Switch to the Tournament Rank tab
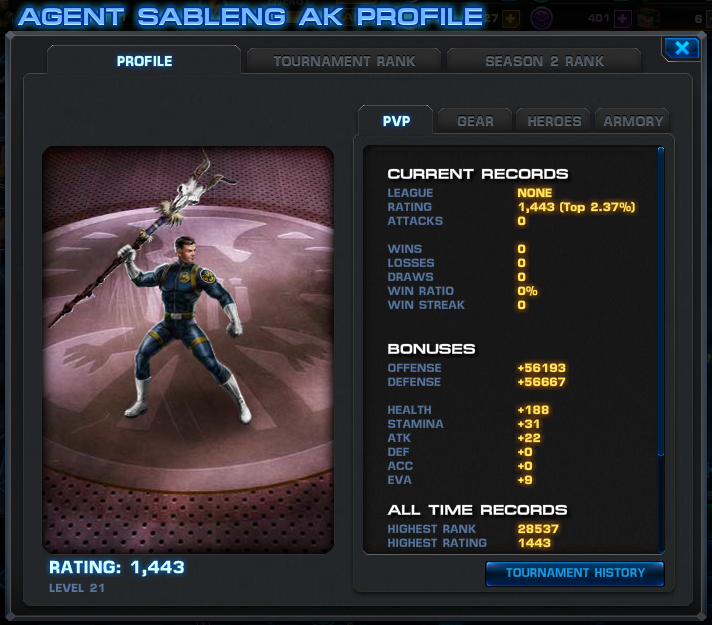 [343, 61]
